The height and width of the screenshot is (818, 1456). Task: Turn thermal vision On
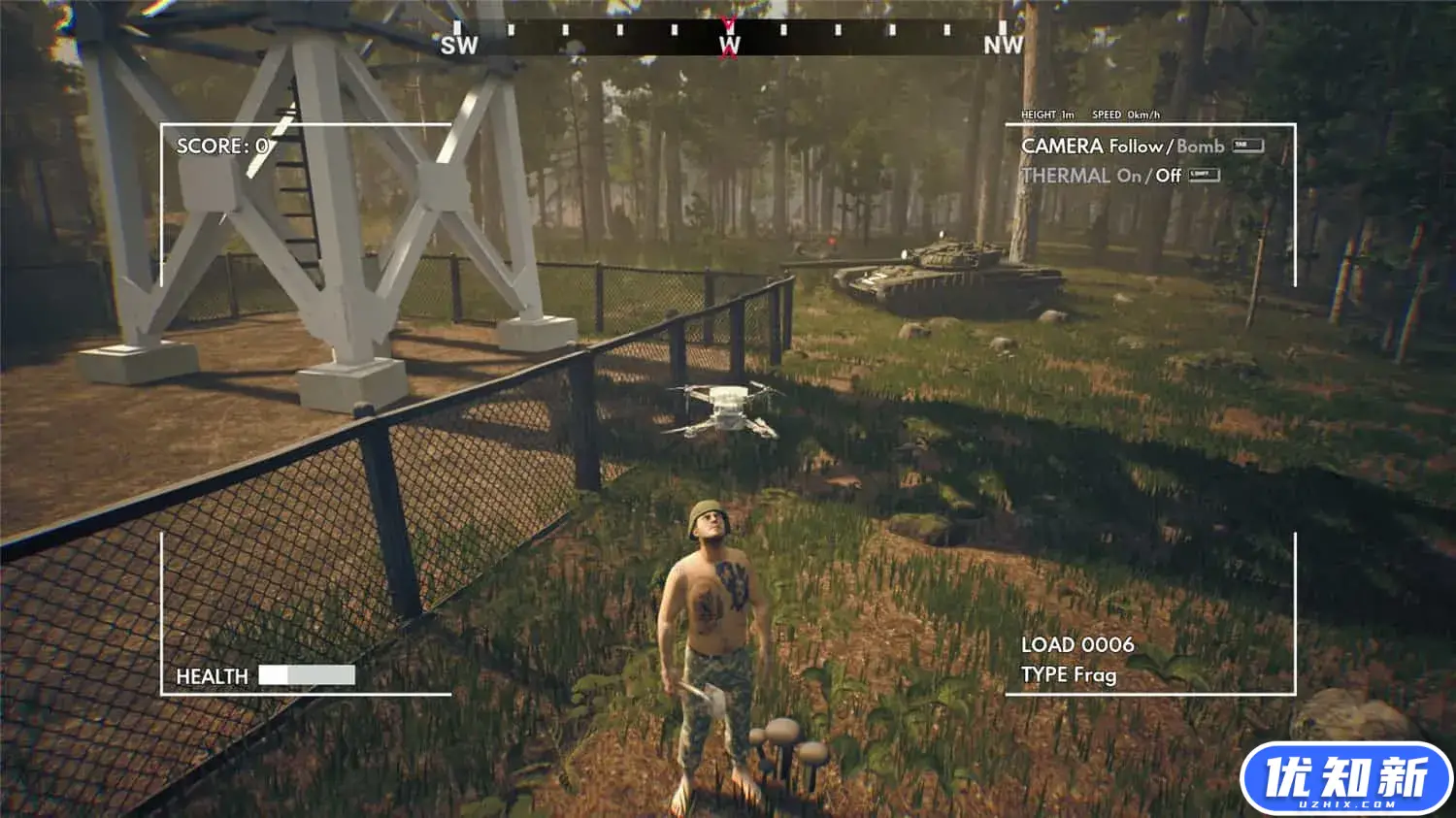(x=1128, y=176)
